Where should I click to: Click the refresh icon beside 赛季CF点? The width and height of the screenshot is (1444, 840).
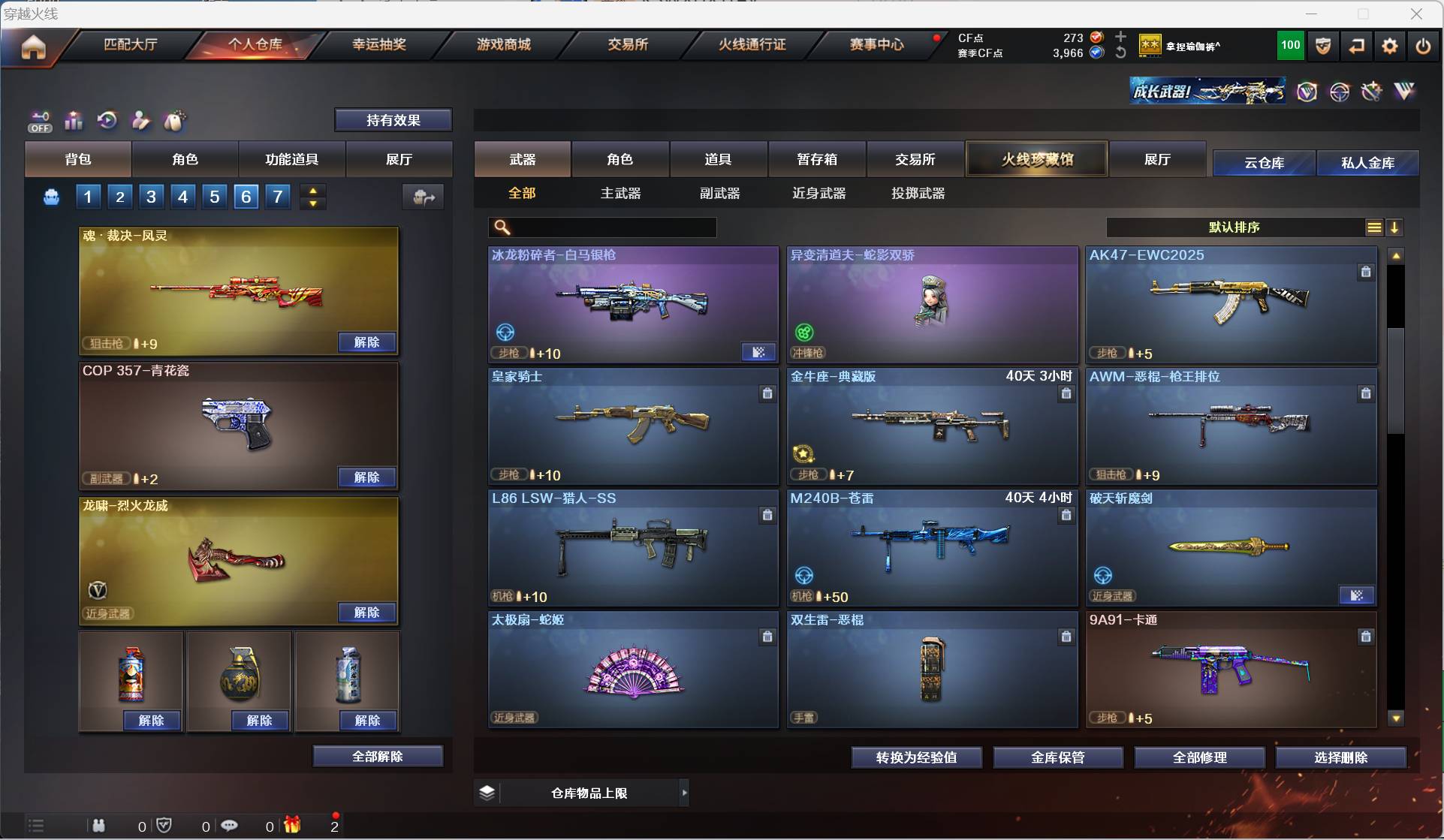1120,52
